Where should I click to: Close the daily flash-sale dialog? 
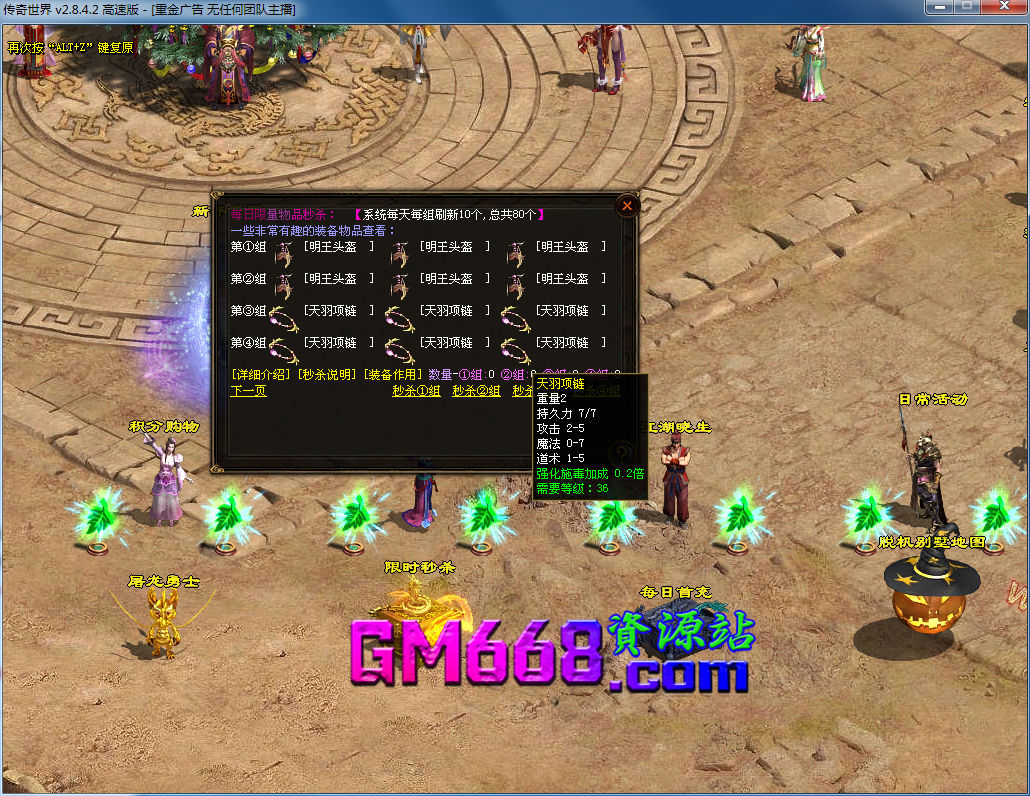[x=627, y=206]
